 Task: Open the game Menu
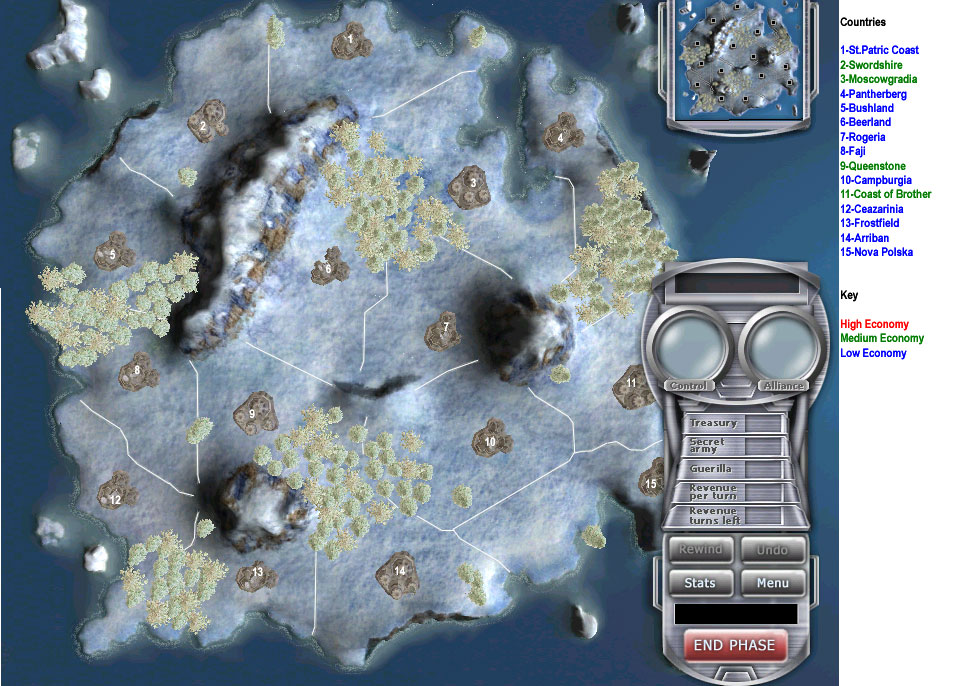point(772,583)
